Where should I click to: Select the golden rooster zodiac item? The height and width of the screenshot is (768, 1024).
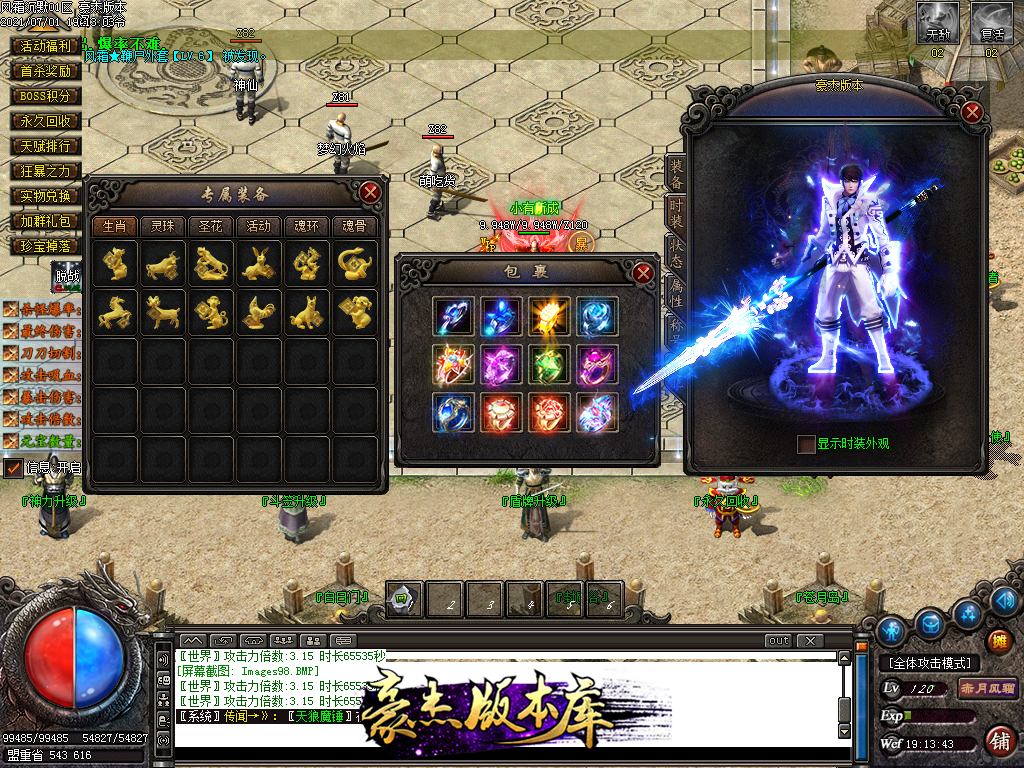(259, 313)
